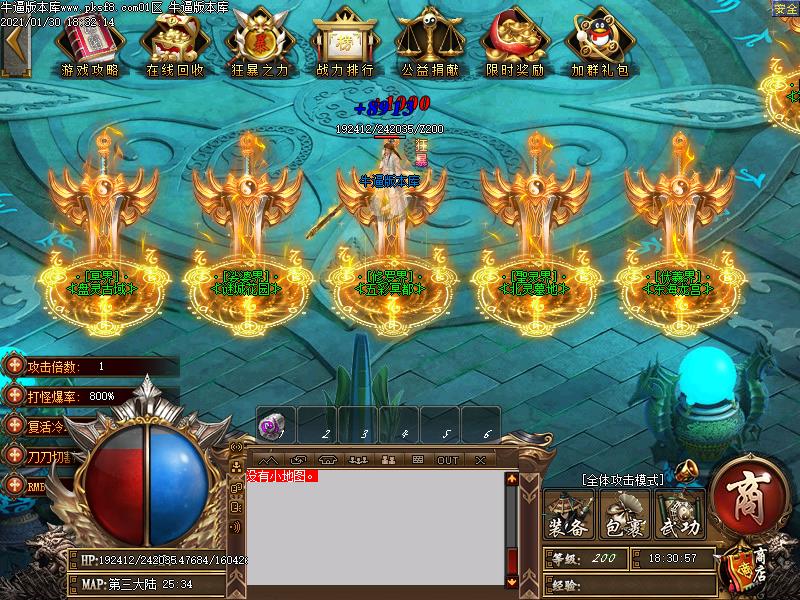Open the 武功 skills panel
The image size is (800, 600).
pos(680,515)
